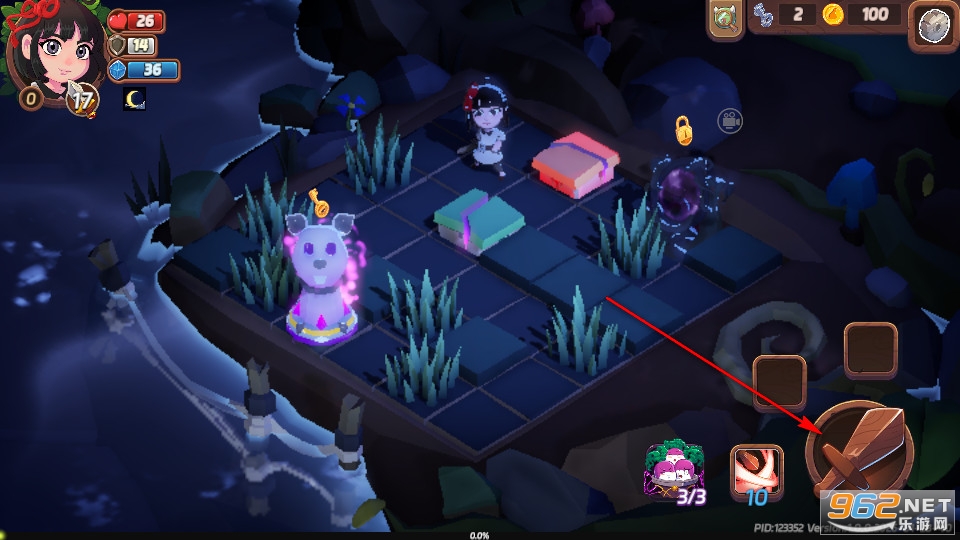Tap the wooden sword attack button
The height and width of the screenshot is (540, 960).
pos(857,452)
